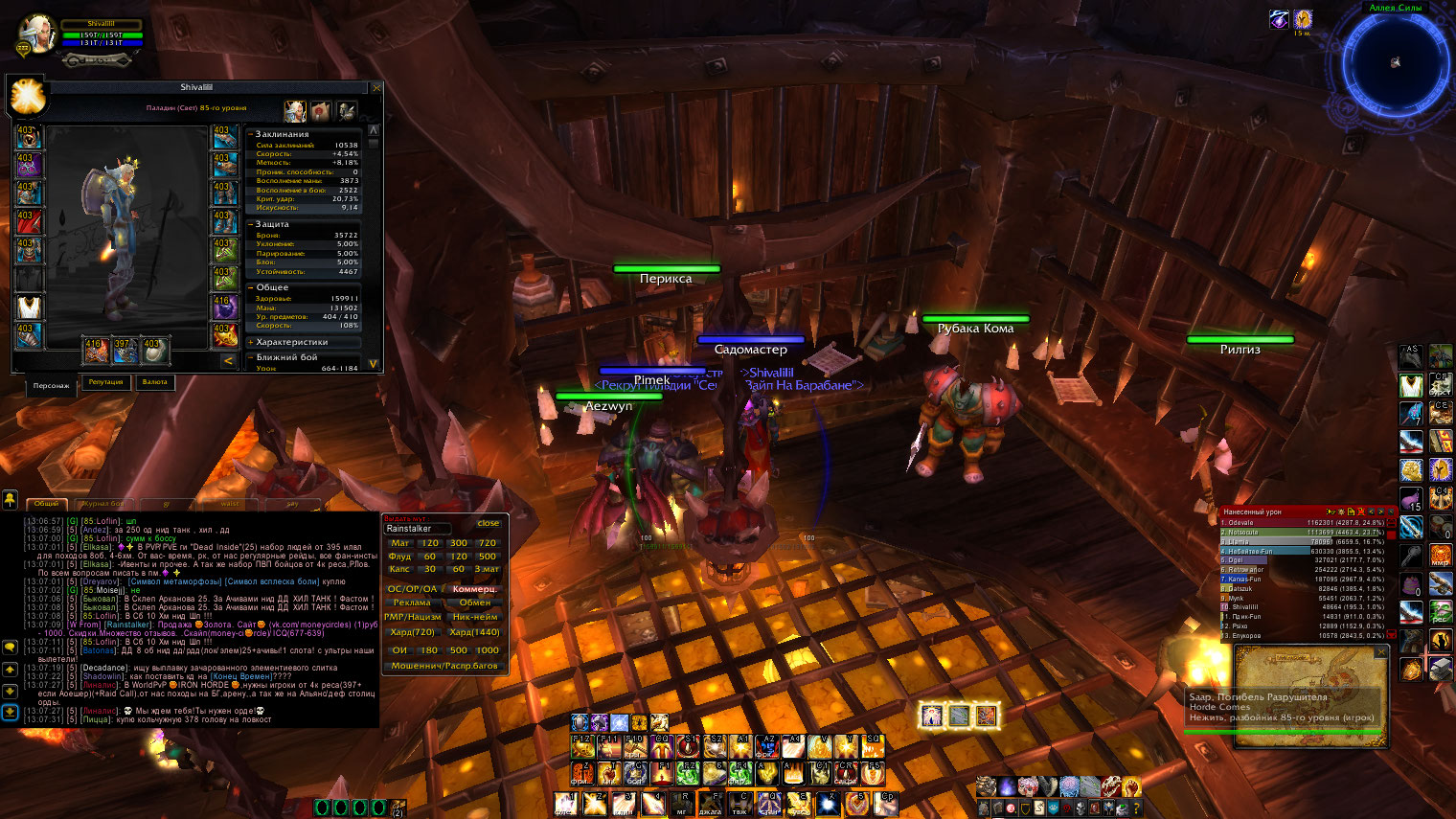
Task: Close the small world map window
Action: click(1381, 651)
